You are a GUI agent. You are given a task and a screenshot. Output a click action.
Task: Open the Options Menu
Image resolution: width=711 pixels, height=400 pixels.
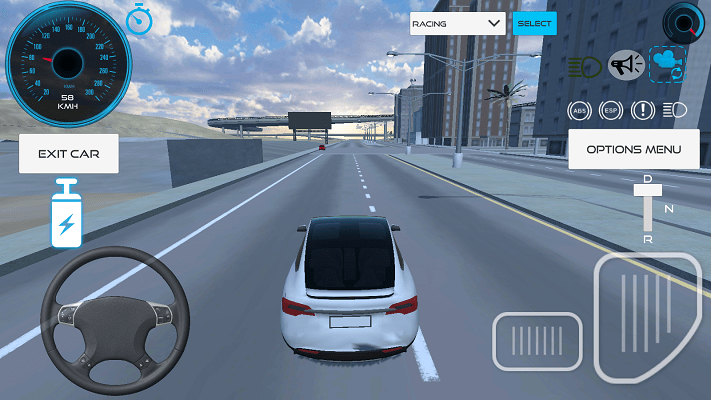633,149
